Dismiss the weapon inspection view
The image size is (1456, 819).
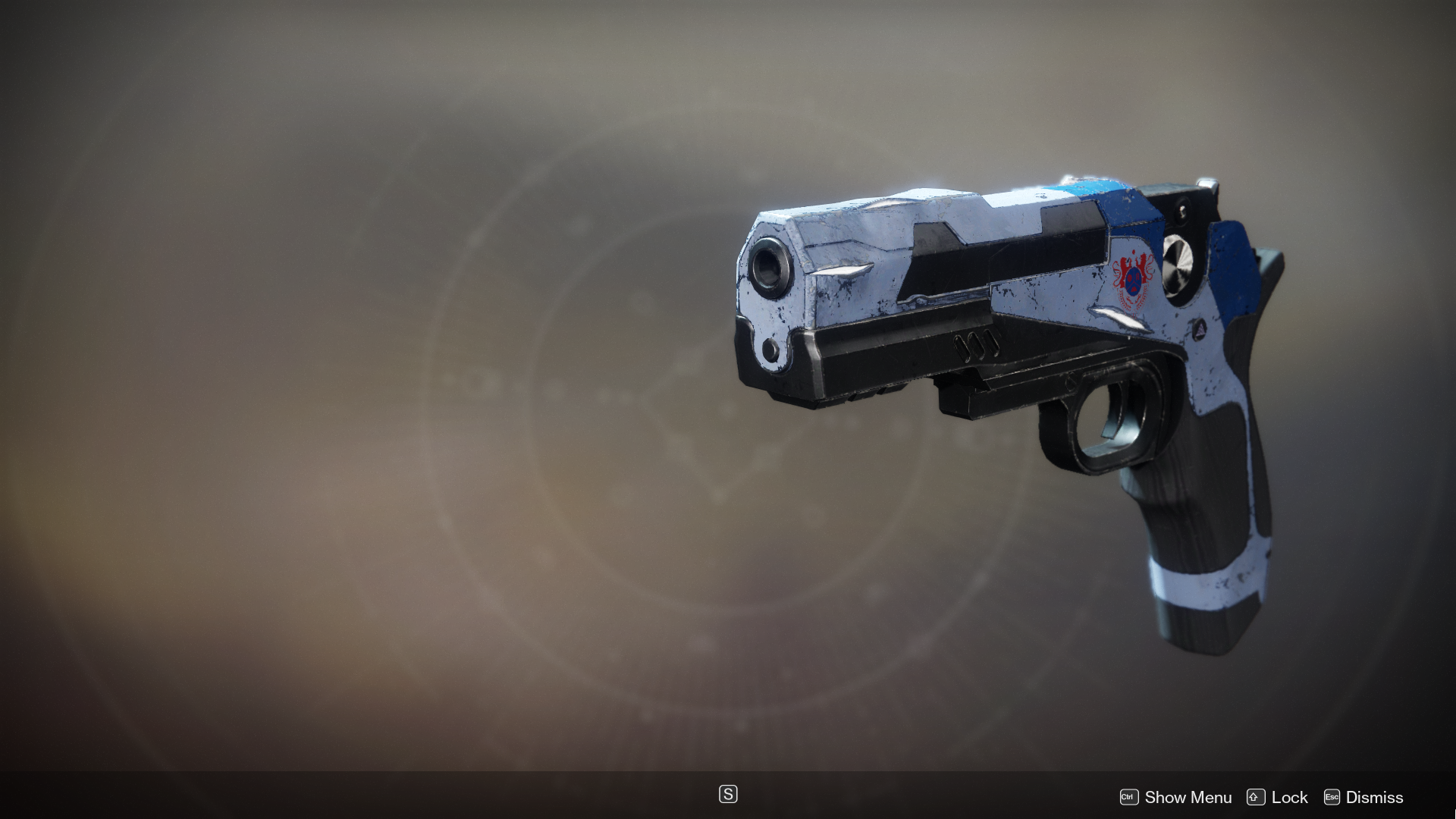pyautogui.click(x=1374, y=797)
